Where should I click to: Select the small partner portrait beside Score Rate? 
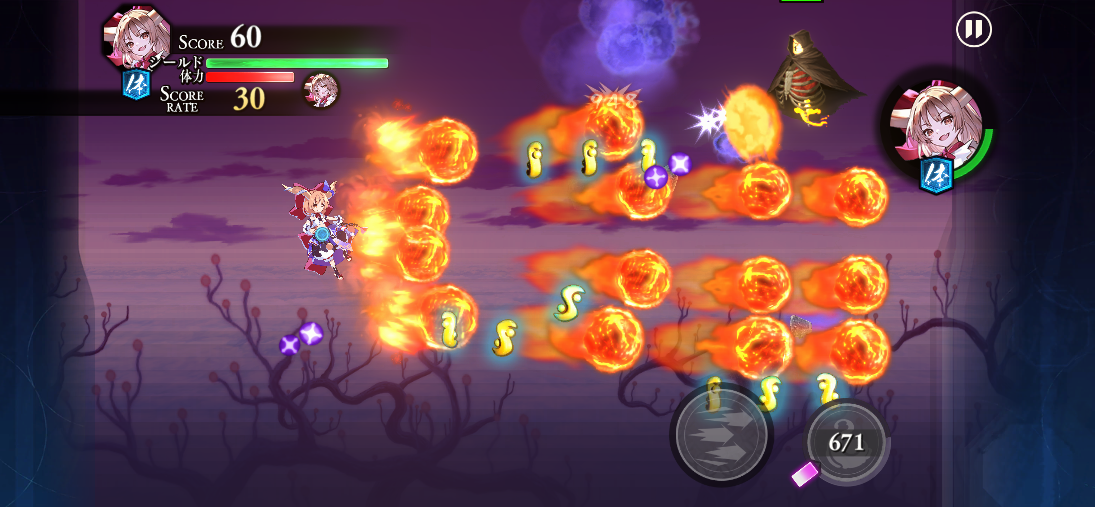(x=321, y=91)
